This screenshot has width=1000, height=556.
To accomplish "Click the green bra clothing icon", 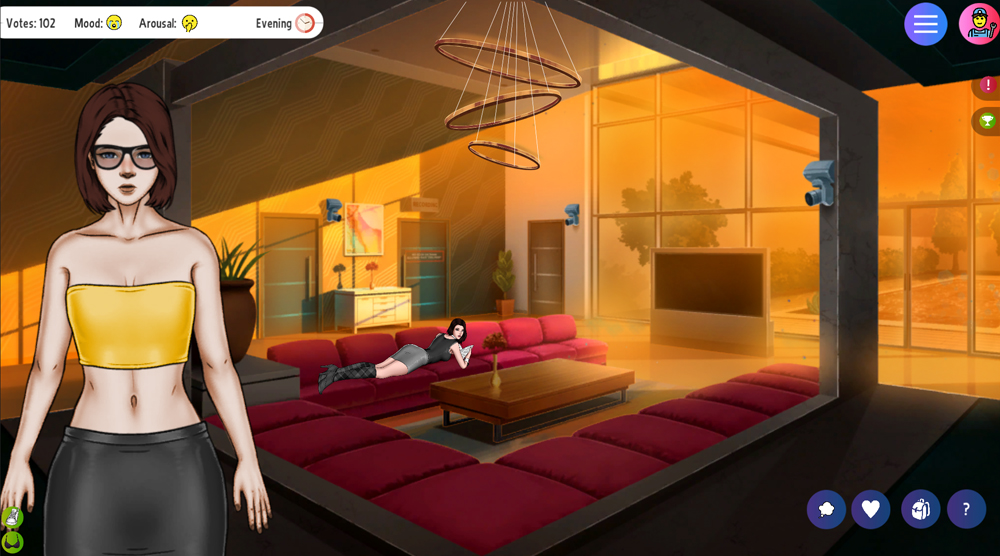I will point(12,542).
